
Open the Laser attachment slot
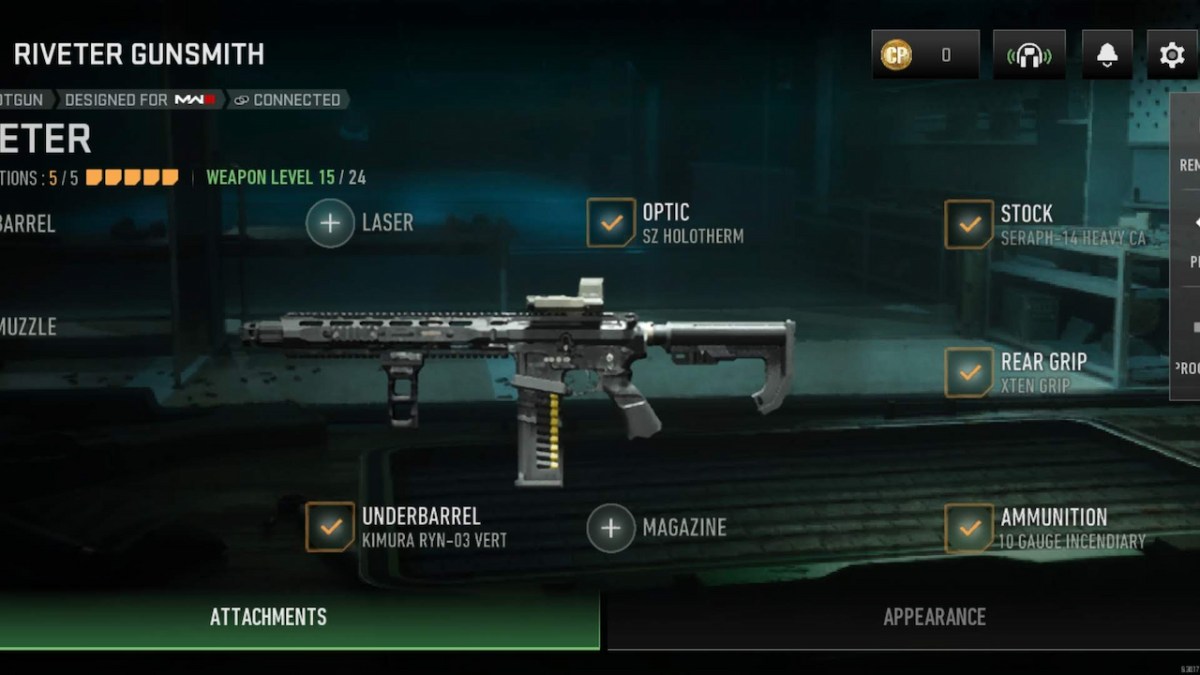(x=330, y=222)
